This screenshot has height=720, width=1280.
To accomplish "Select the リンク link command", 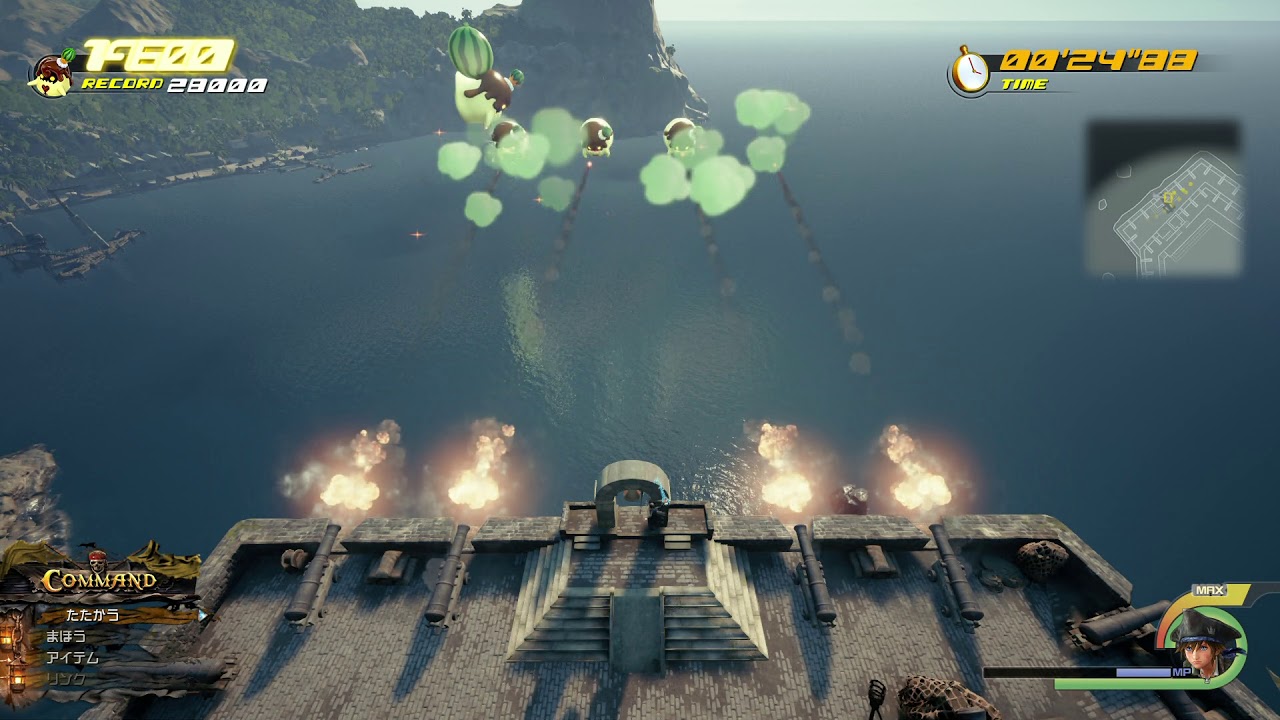I will click(x=66, y=680).
